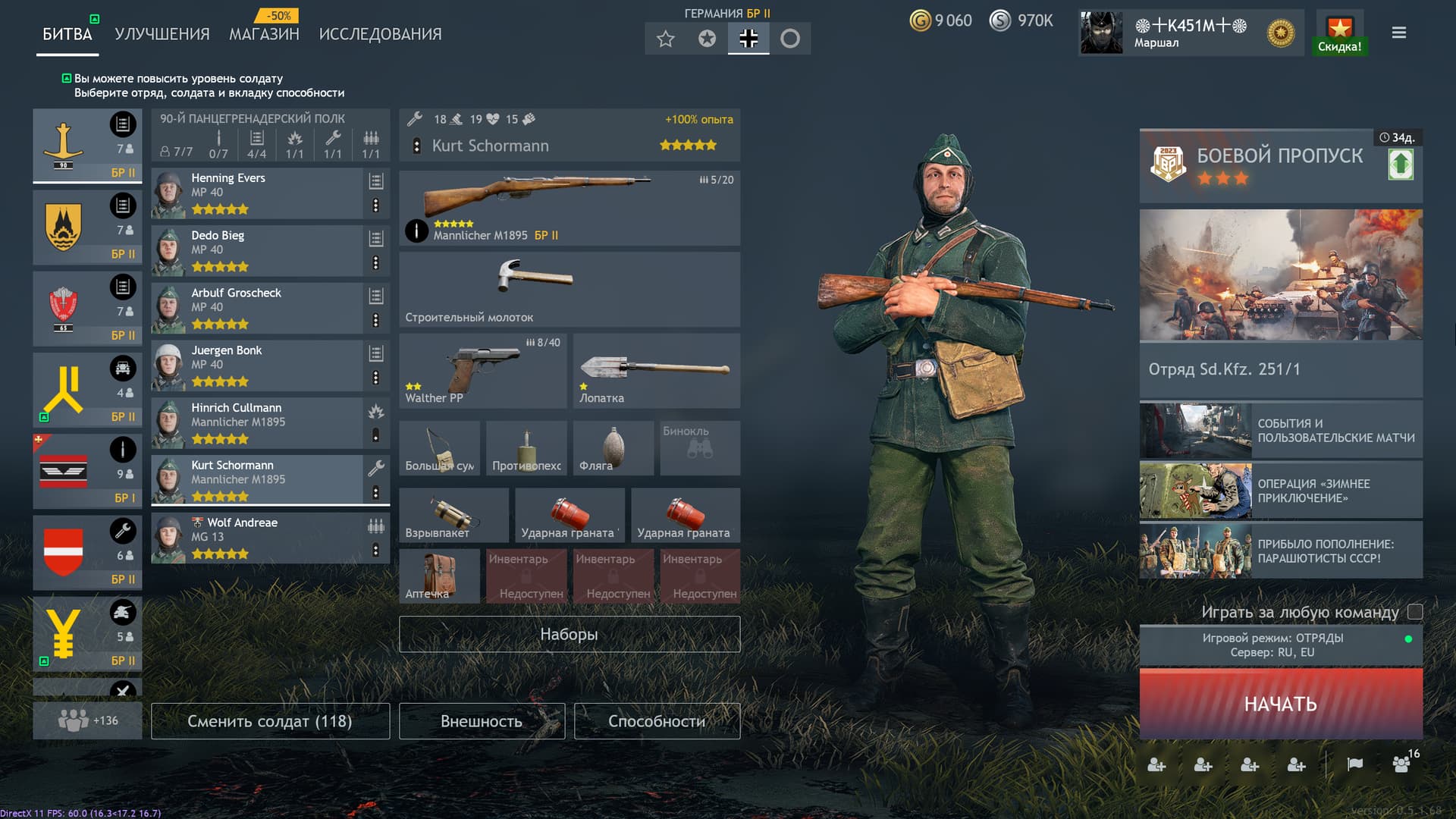The height and width of the screenshot is (819, 1456).
Task: Open the МАГАЗИН tab
Action: coord(263,33)
